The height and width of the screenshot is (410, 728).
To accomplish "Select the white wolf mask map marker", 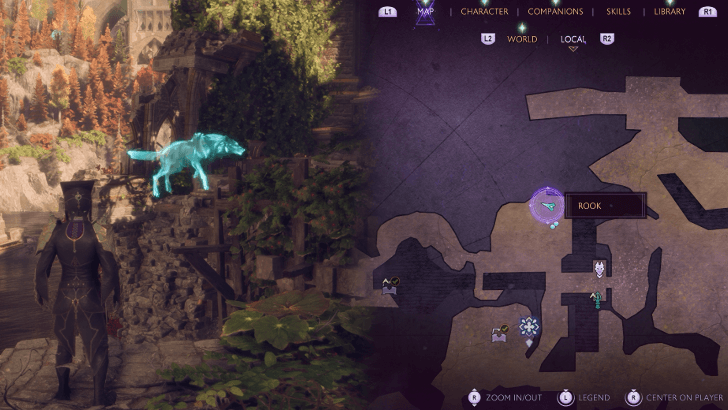I will pos(599,268).
